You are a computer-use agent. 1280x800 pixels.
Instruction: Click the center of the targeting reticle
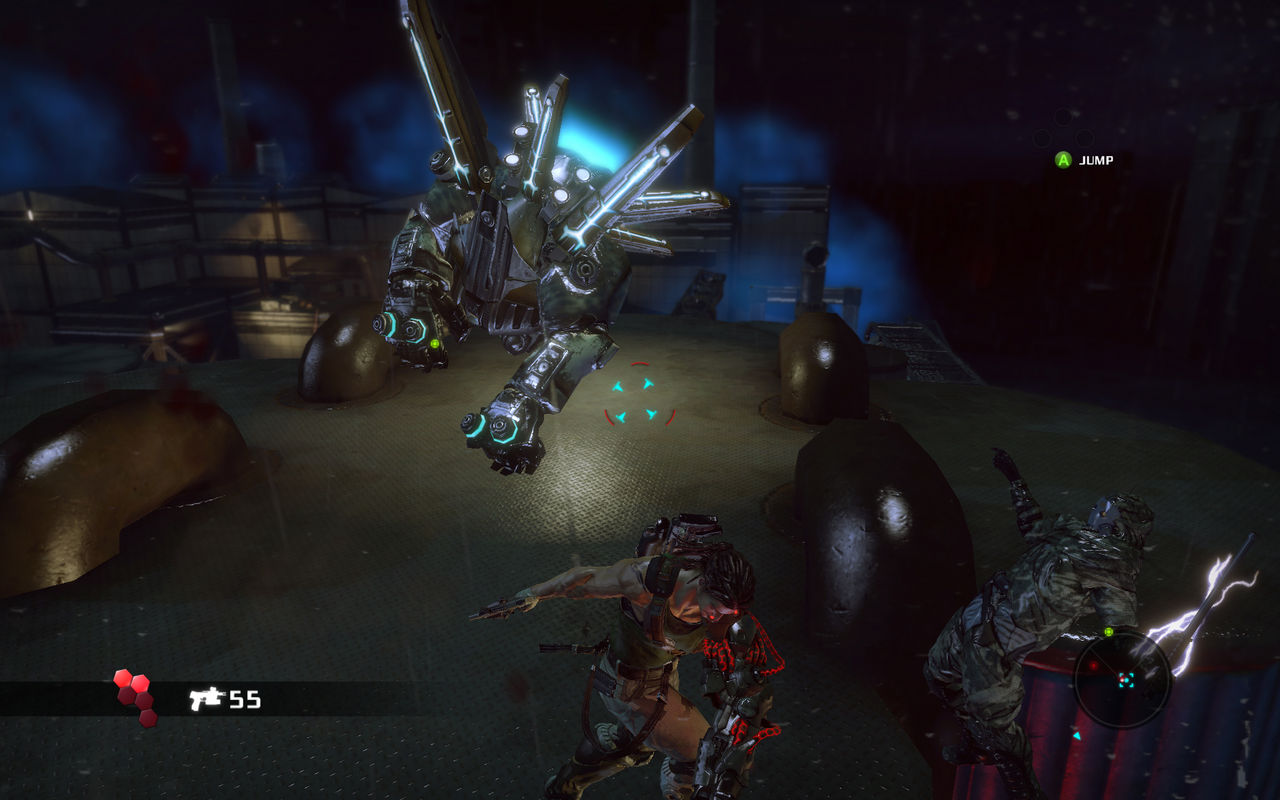(x=635, y=400)
